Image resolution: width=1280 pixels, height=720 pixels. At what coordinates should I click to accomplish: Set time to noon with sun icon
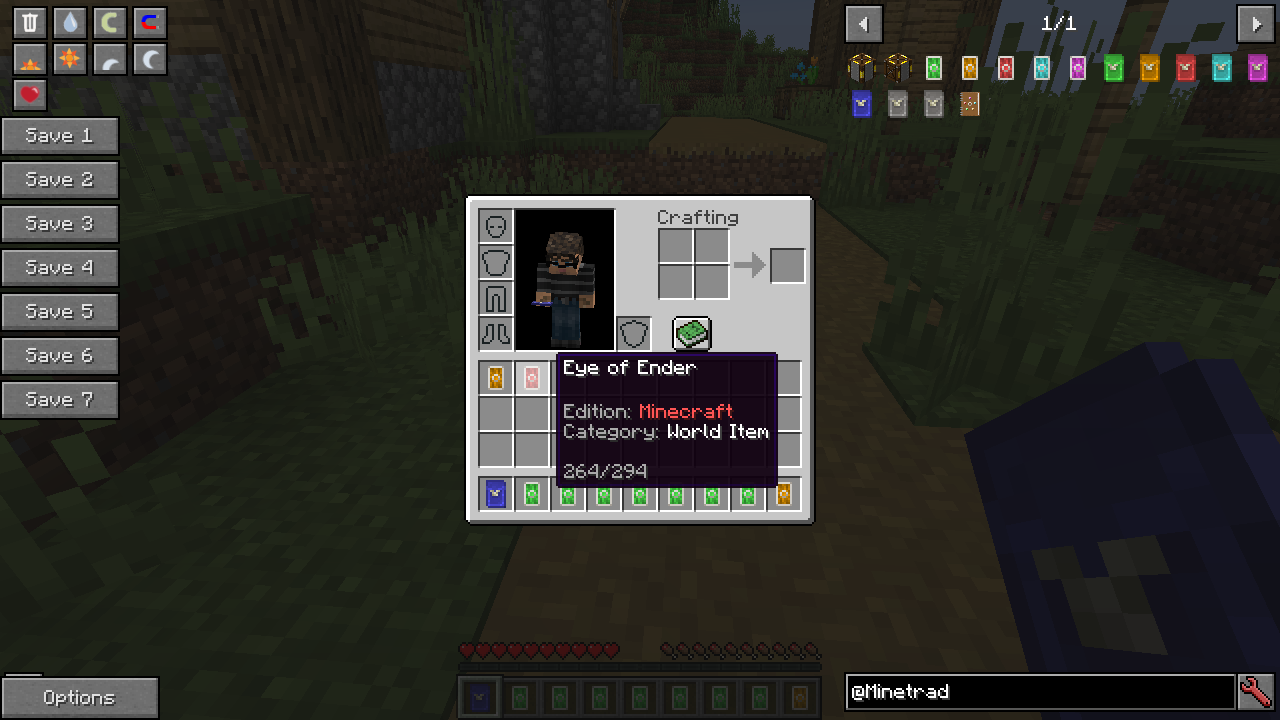(x=69, y=58)
